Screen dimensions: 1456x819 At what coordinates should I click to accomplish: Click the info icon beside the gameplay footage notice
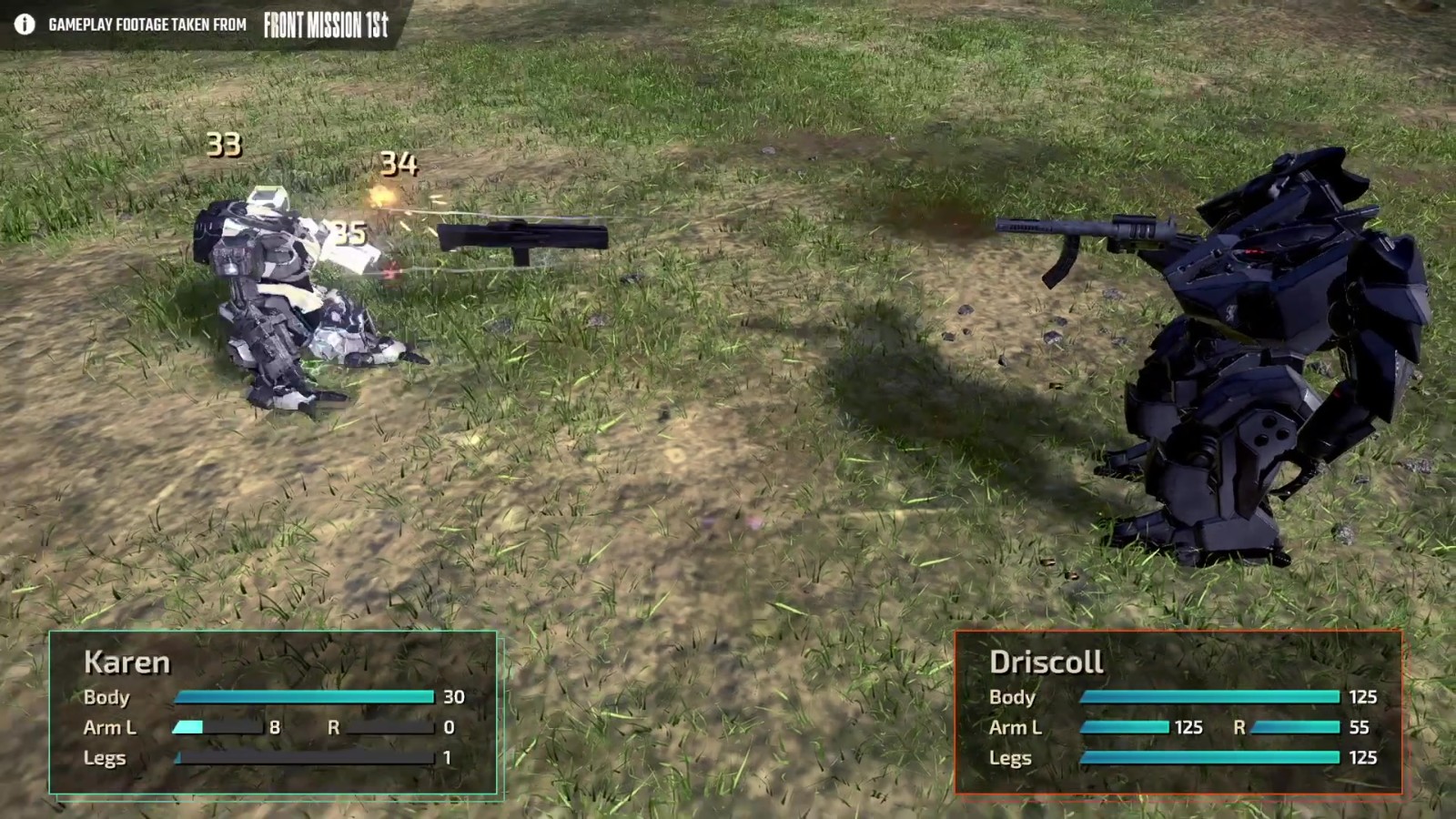coord(25,25)
